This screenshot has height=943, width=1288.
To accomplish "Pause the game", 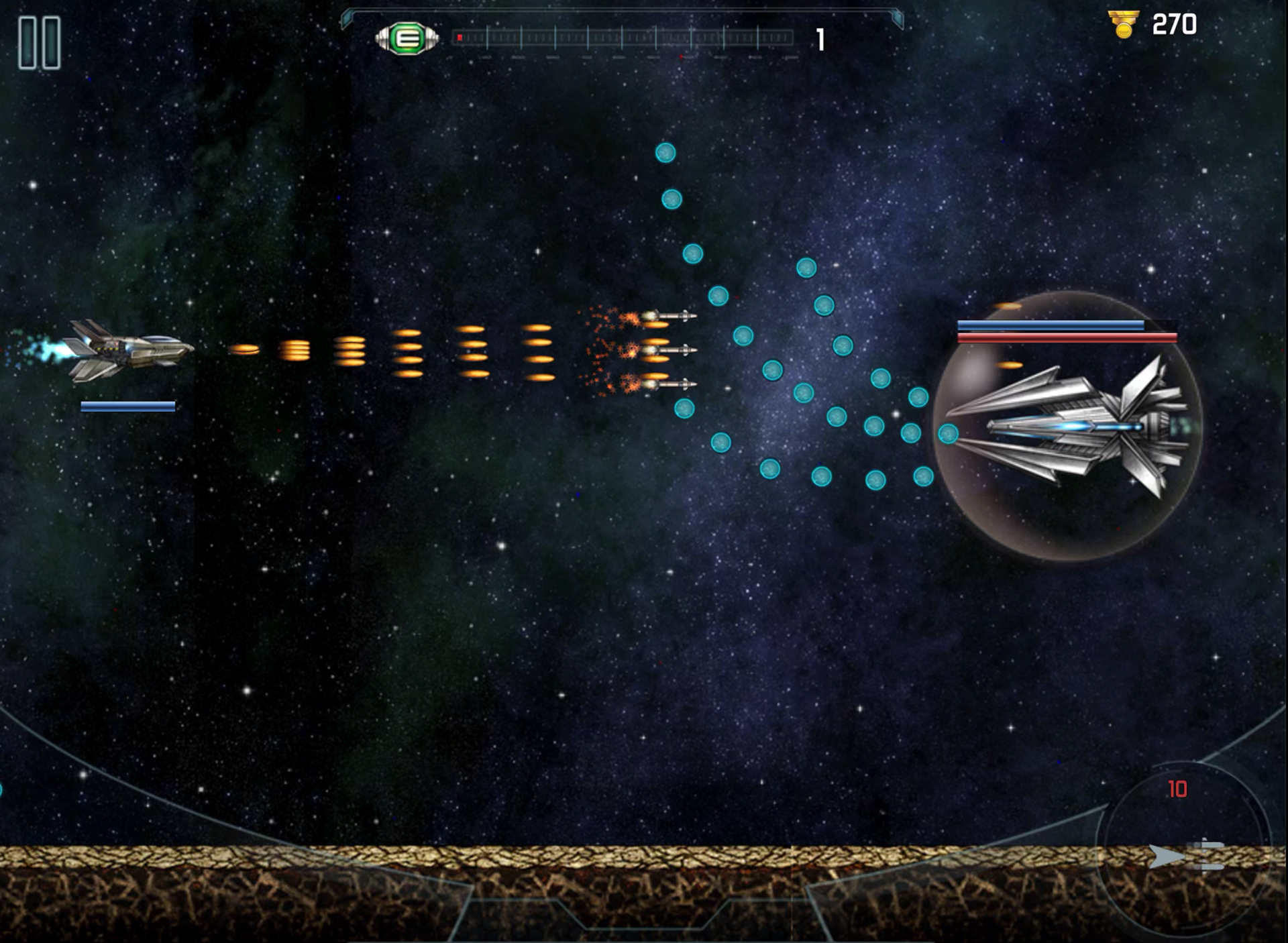I will click(40, 44).
